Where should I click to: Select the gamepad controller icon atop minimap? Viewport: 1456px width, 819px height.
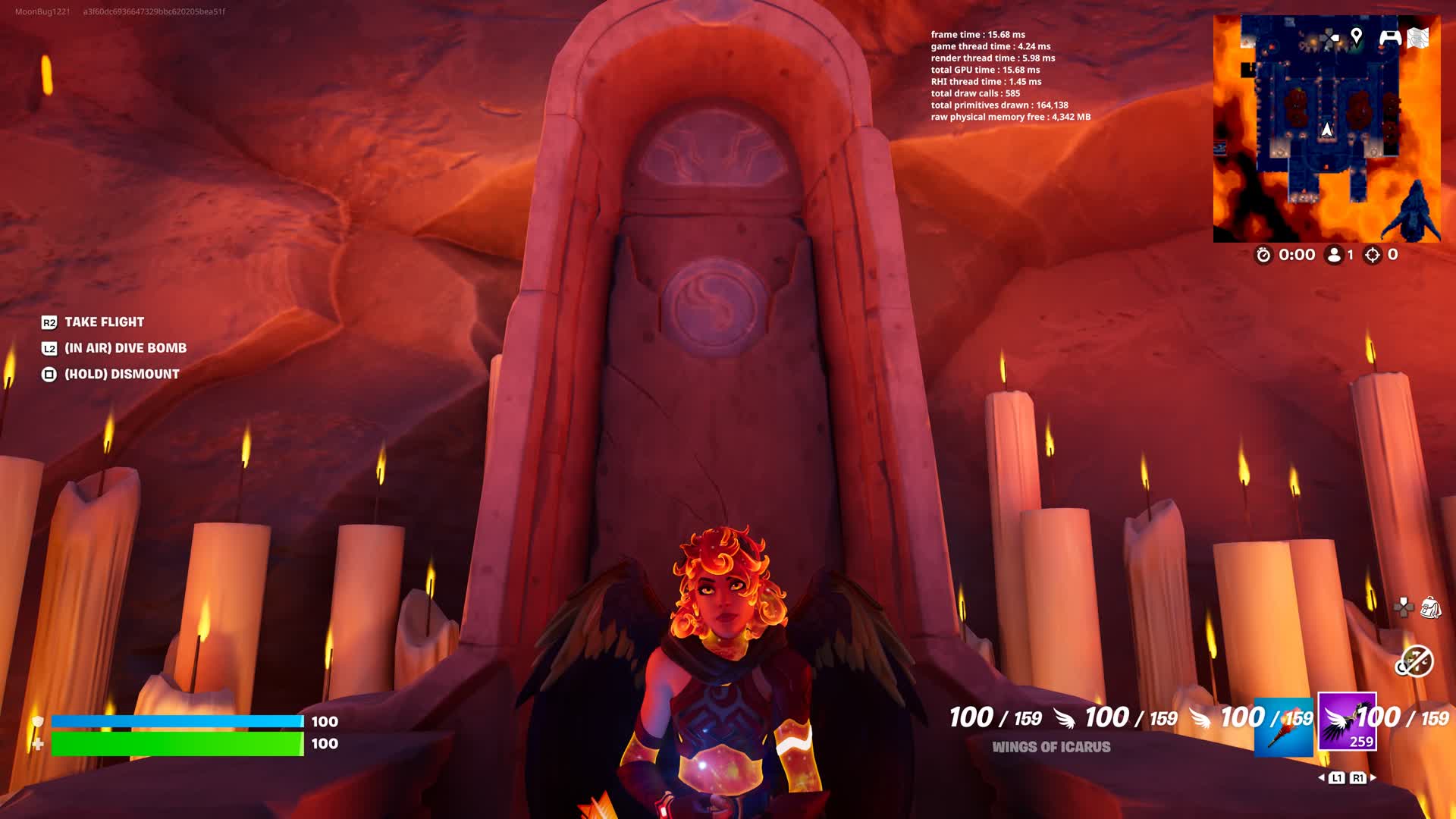[x=1389, y=36]
